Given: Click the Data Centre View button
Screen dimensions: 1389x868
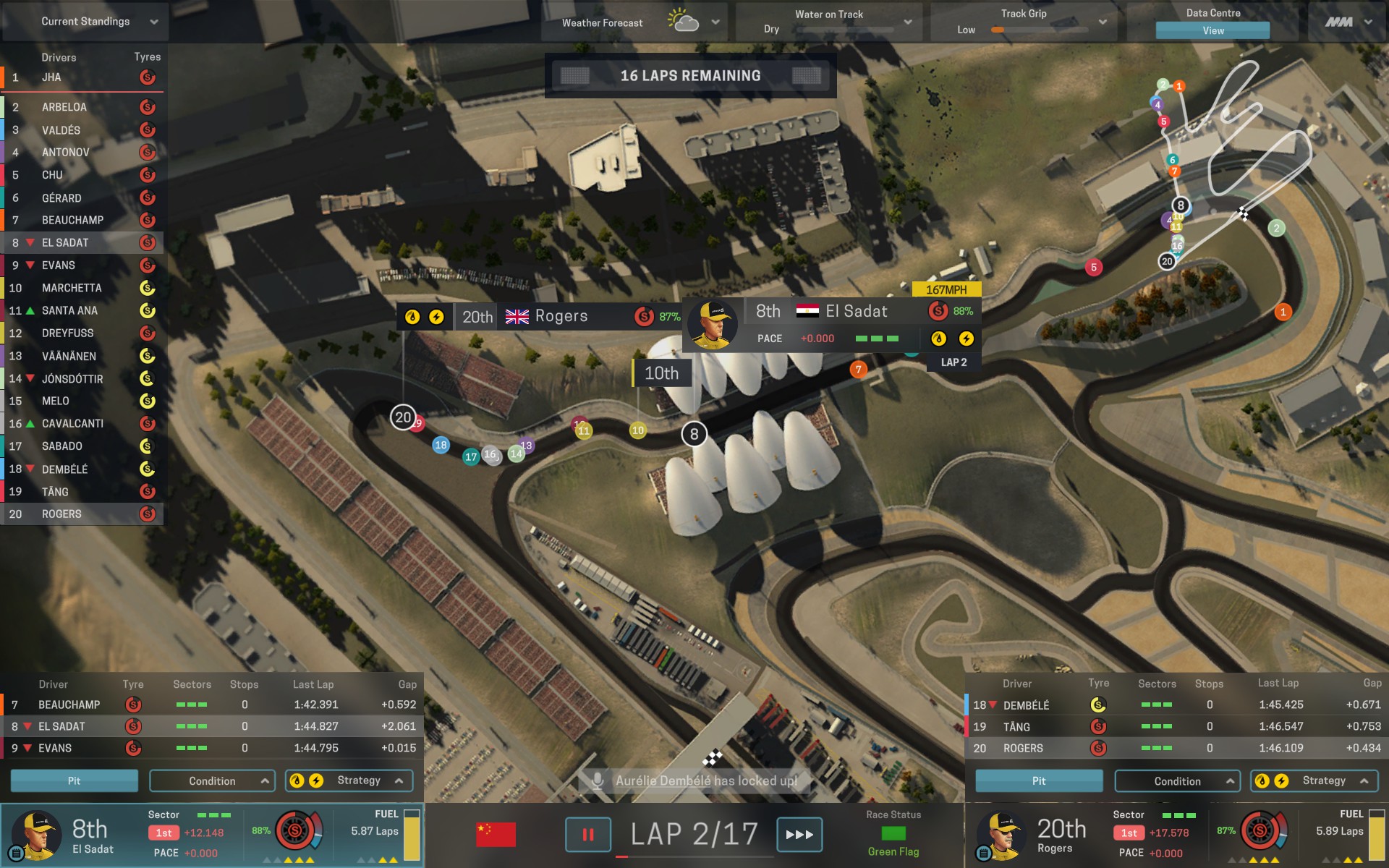Looking at the screenshot, I should click(x=1212, y=30).
